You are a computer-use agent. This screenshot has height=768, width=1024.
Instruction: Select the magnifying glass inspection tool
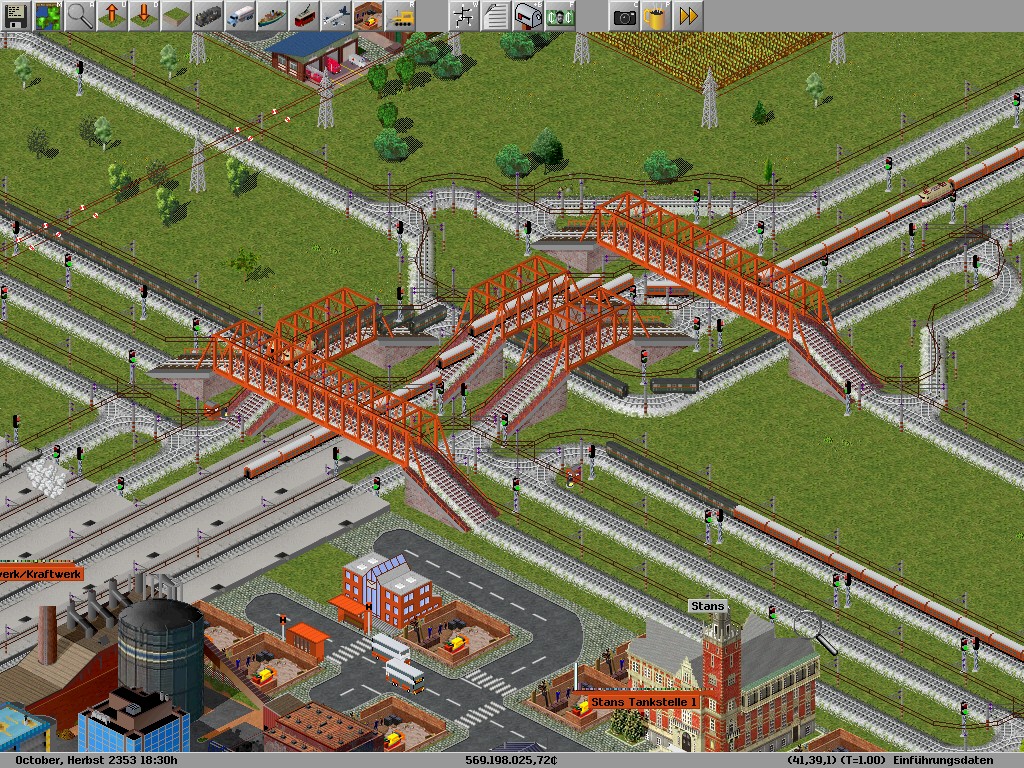tap(80, 16)
